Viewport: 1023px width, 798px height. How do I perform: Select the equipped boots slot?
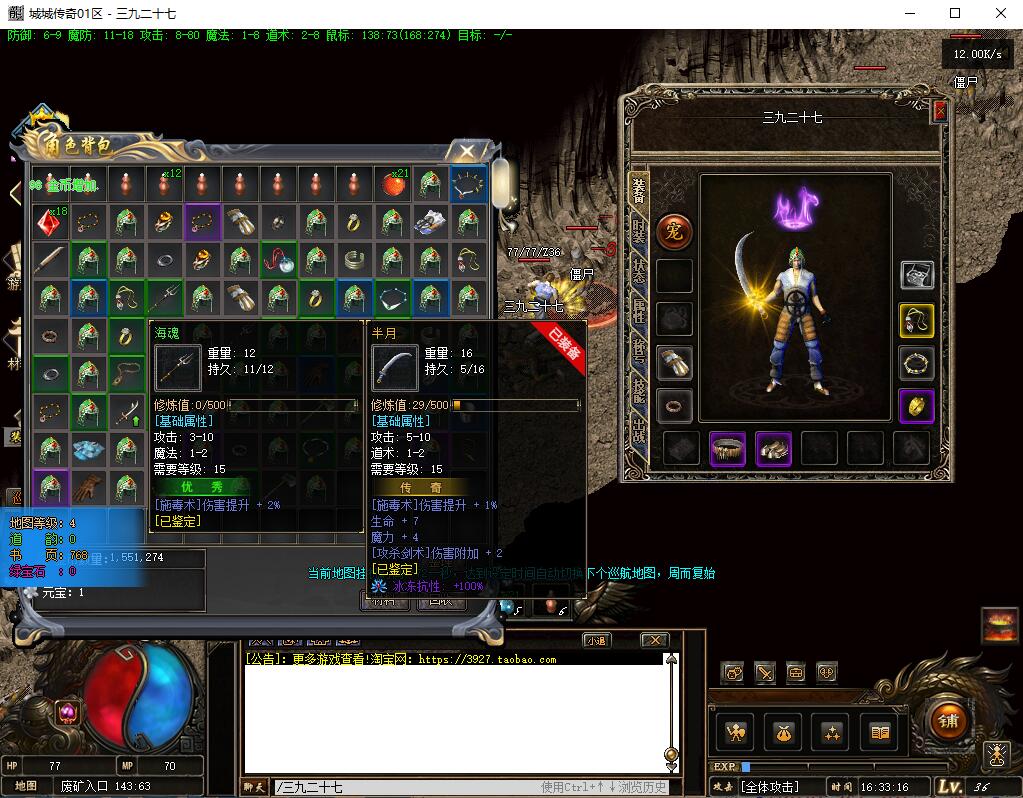coord(773,449)
